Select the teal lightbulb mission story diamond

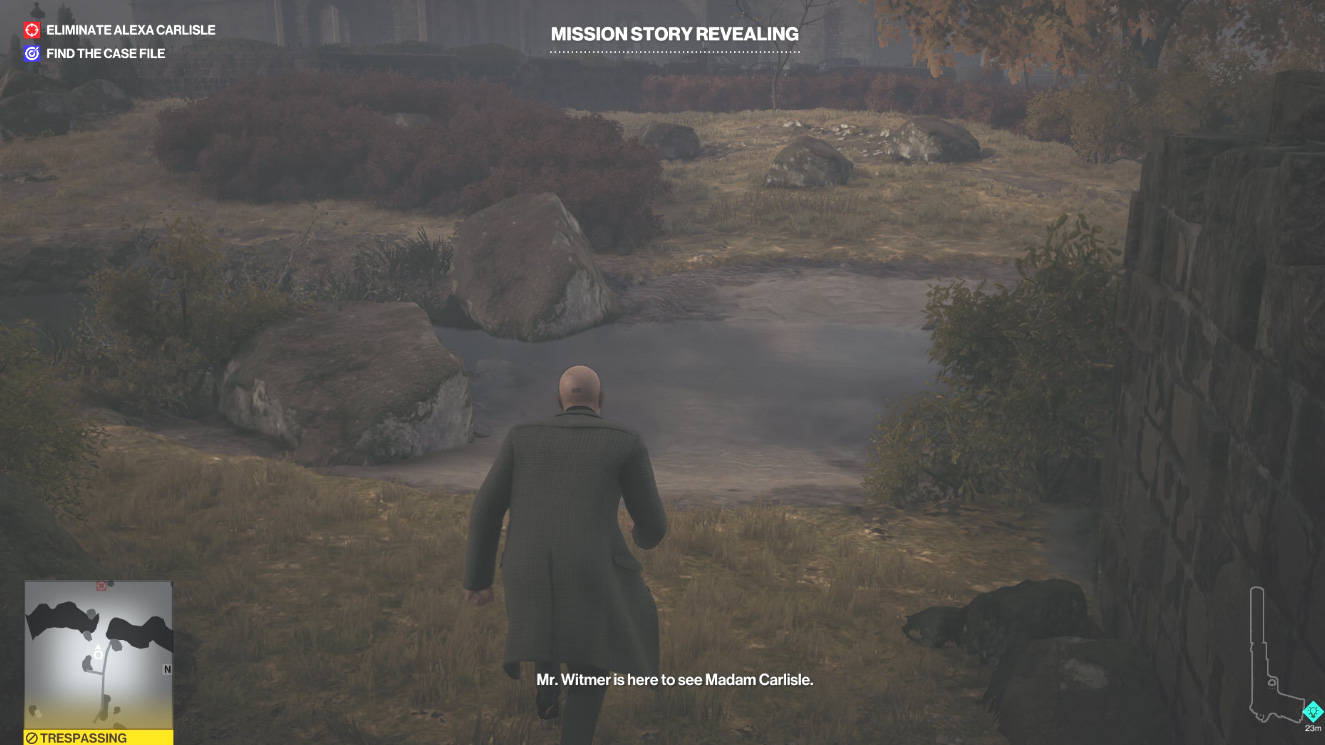point(1310,711)
